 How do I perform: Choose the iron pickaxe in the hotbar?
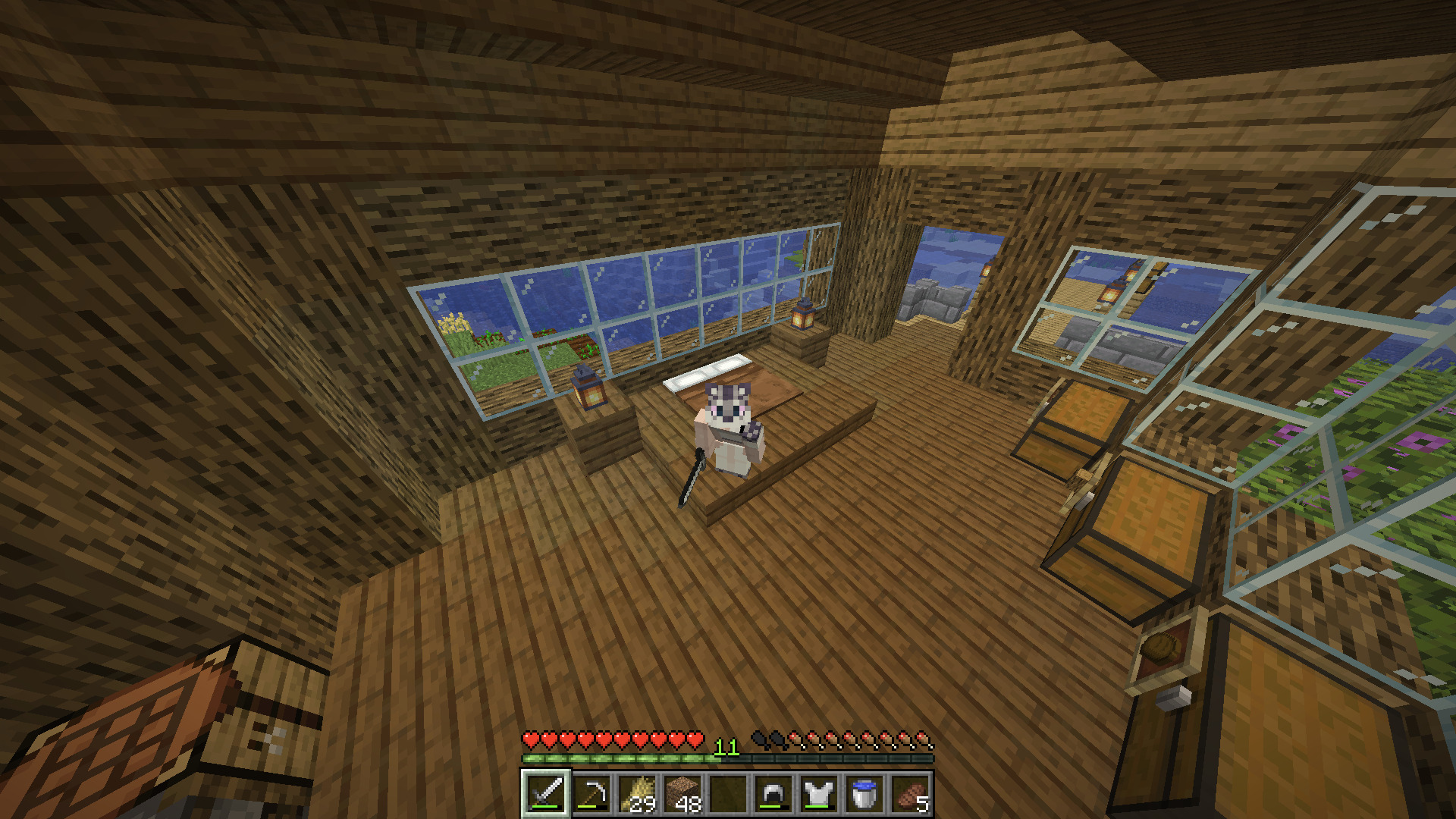(x=591, y=794)
